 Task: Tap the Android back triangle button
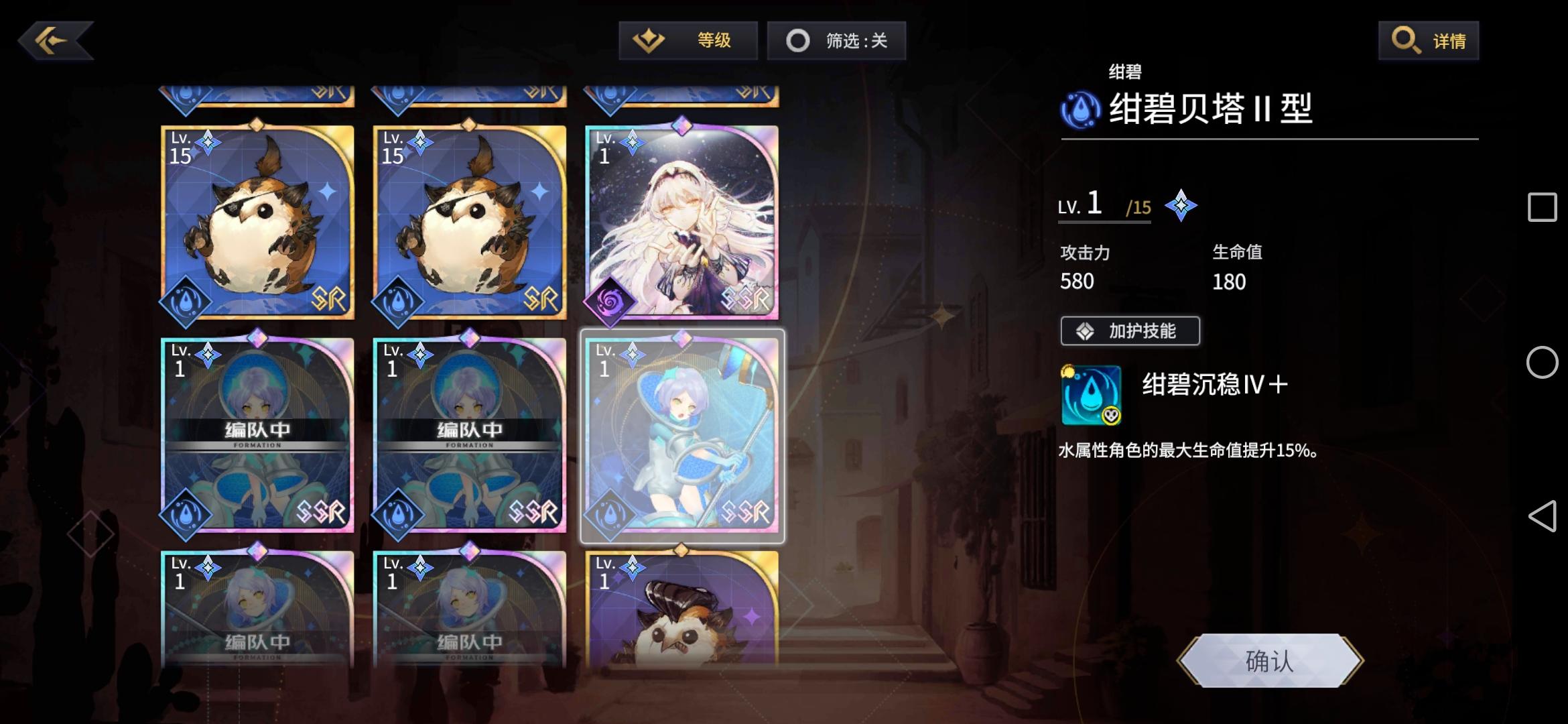(x=1544, y=517)
